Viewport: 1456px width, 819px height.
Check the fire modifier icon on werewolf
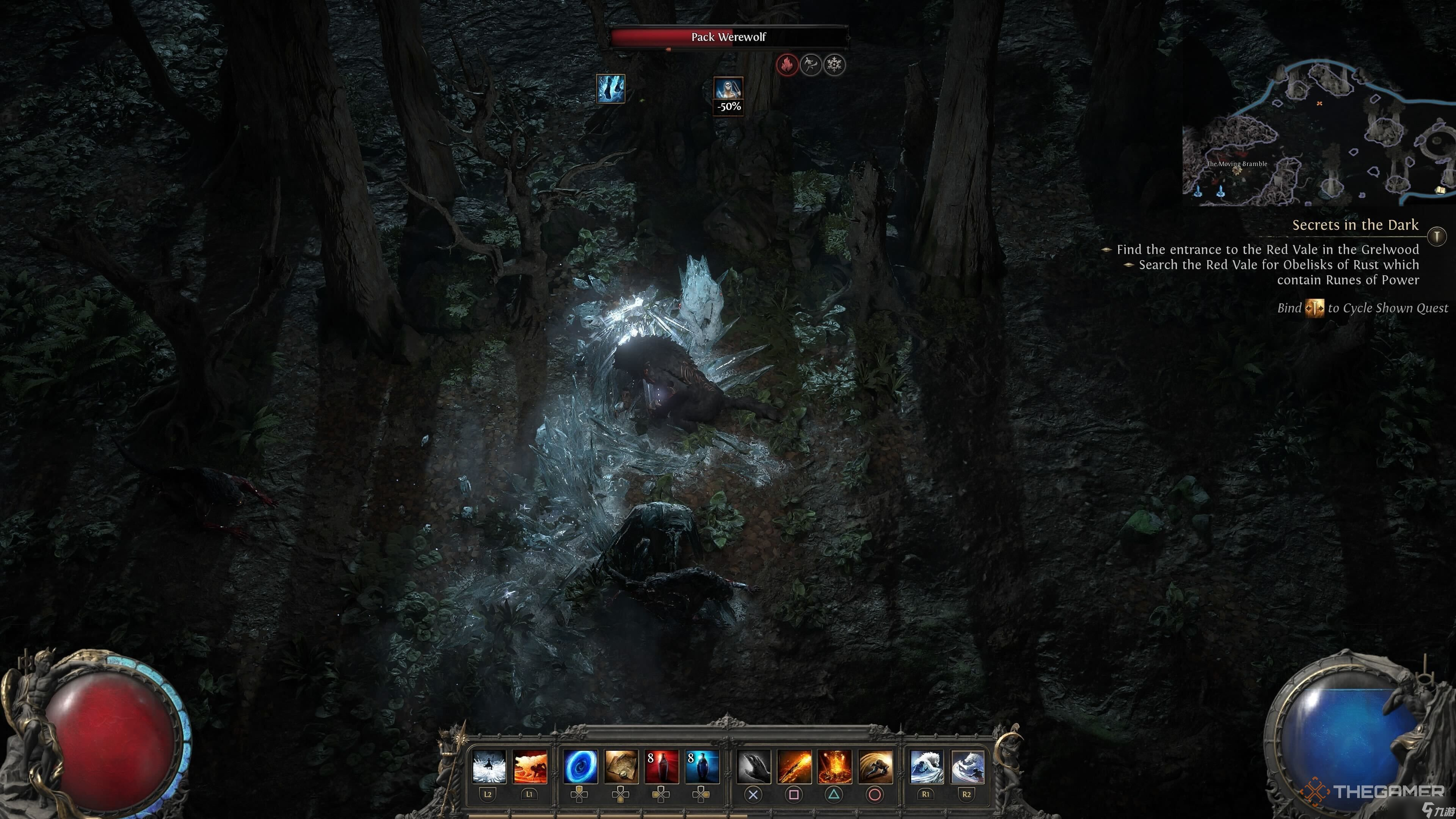[786, 65]
